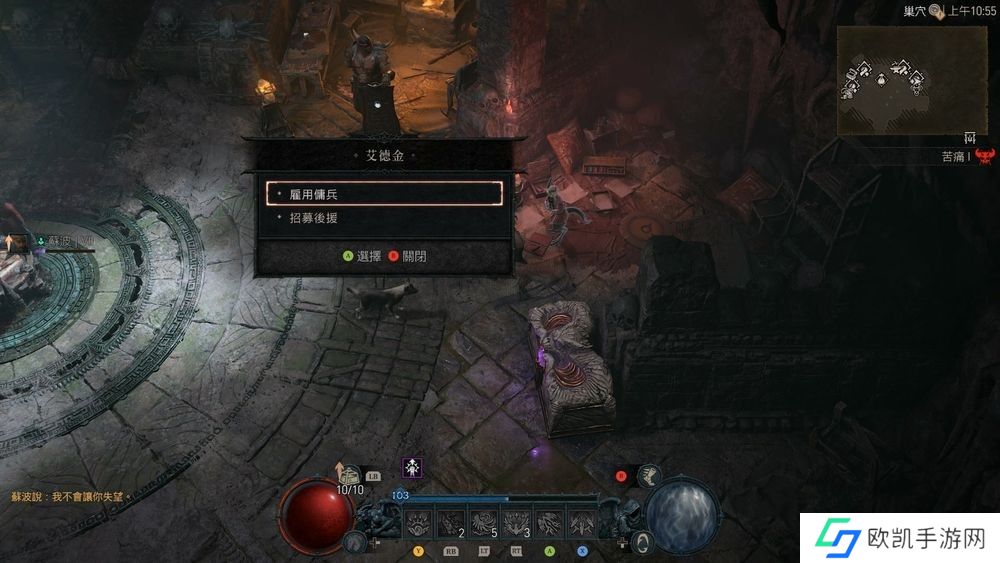This screenshot has width=1000, height=563.
Task: Click the horse mount icon beside the health orb
Action: [354, 541]
